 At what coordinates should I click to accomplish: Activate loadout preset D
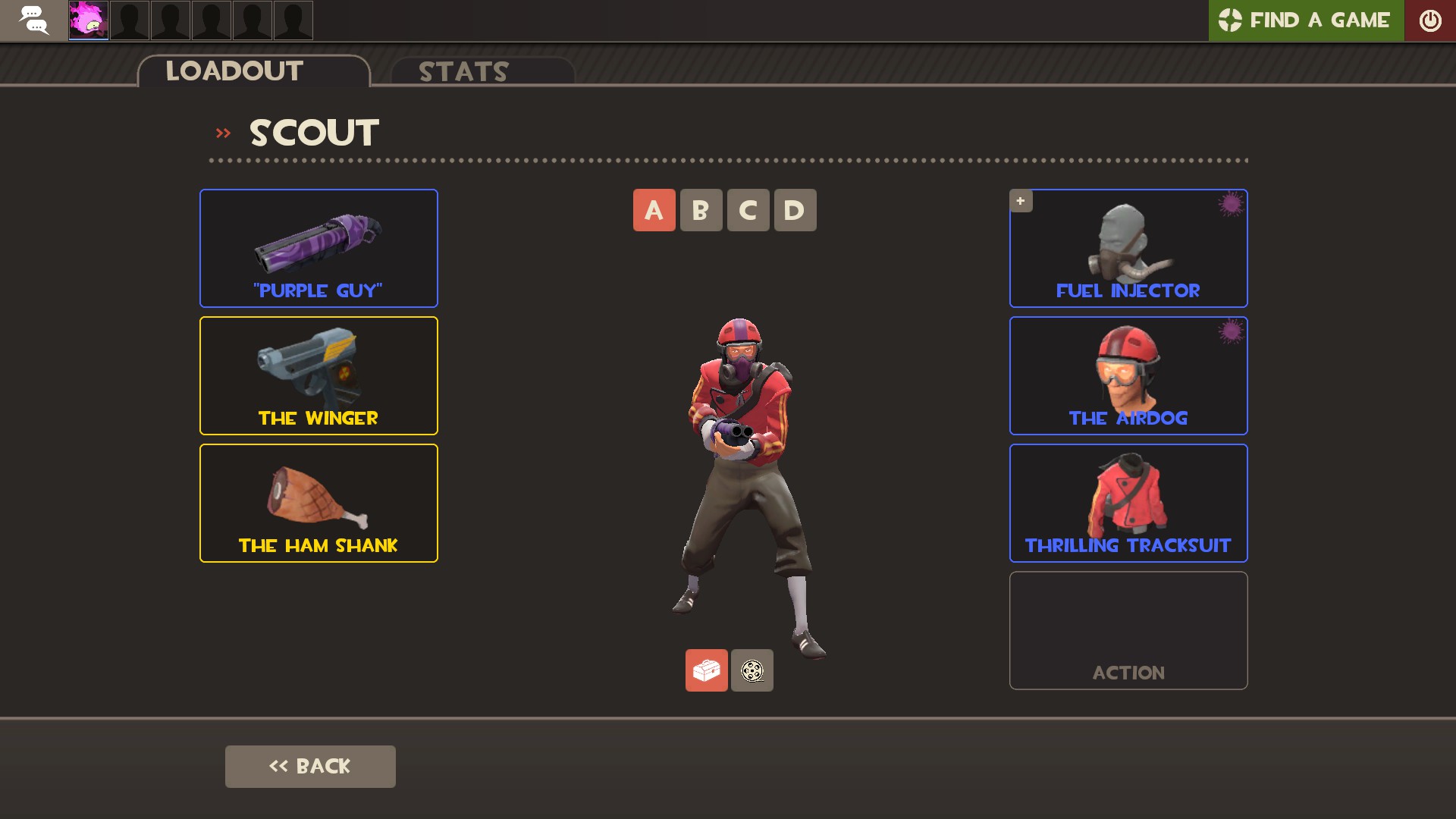click(795, 210)
